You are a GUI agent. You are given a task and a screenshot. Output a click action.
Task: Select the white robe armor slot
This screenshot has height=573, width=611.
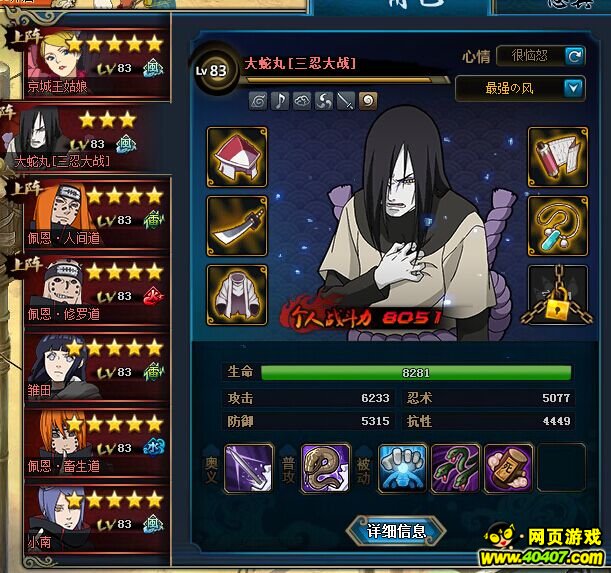point(236,294)
